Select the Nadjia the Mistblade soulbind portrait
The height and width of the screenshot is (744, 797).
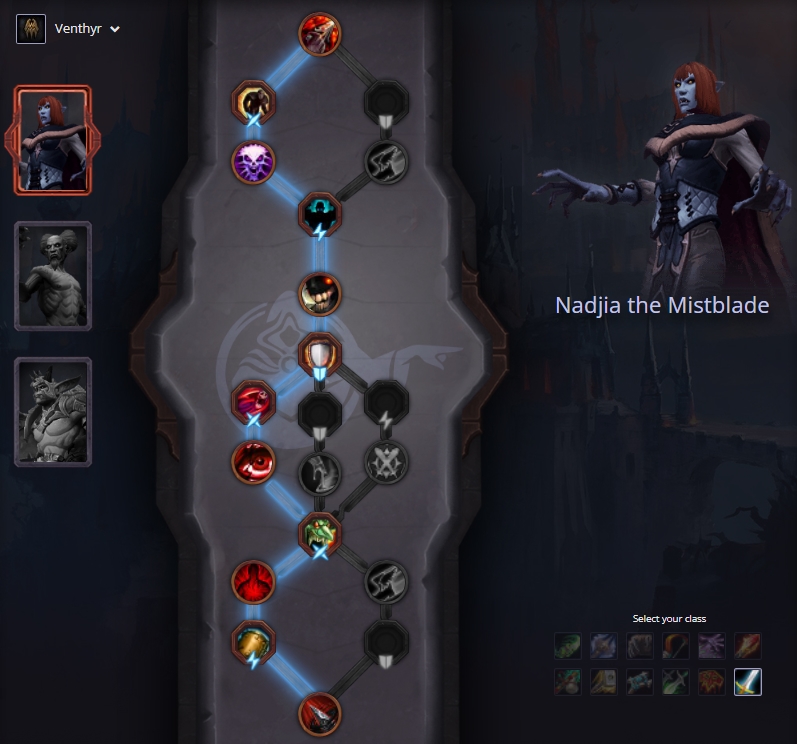pyautogui.click(x=53, y=140)
